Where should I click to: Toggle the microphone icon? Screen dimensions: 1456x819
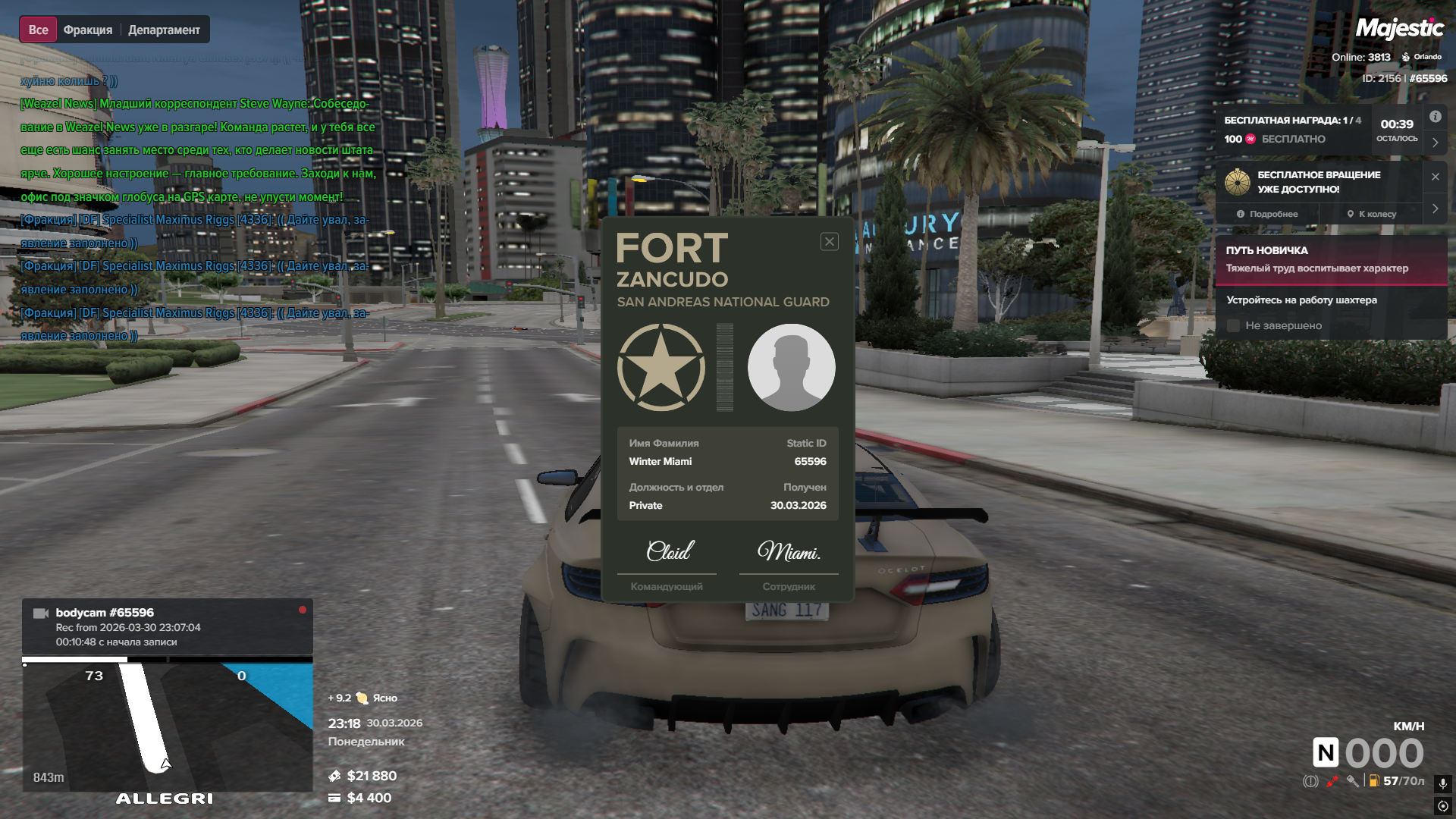[x=1442, y=783]
